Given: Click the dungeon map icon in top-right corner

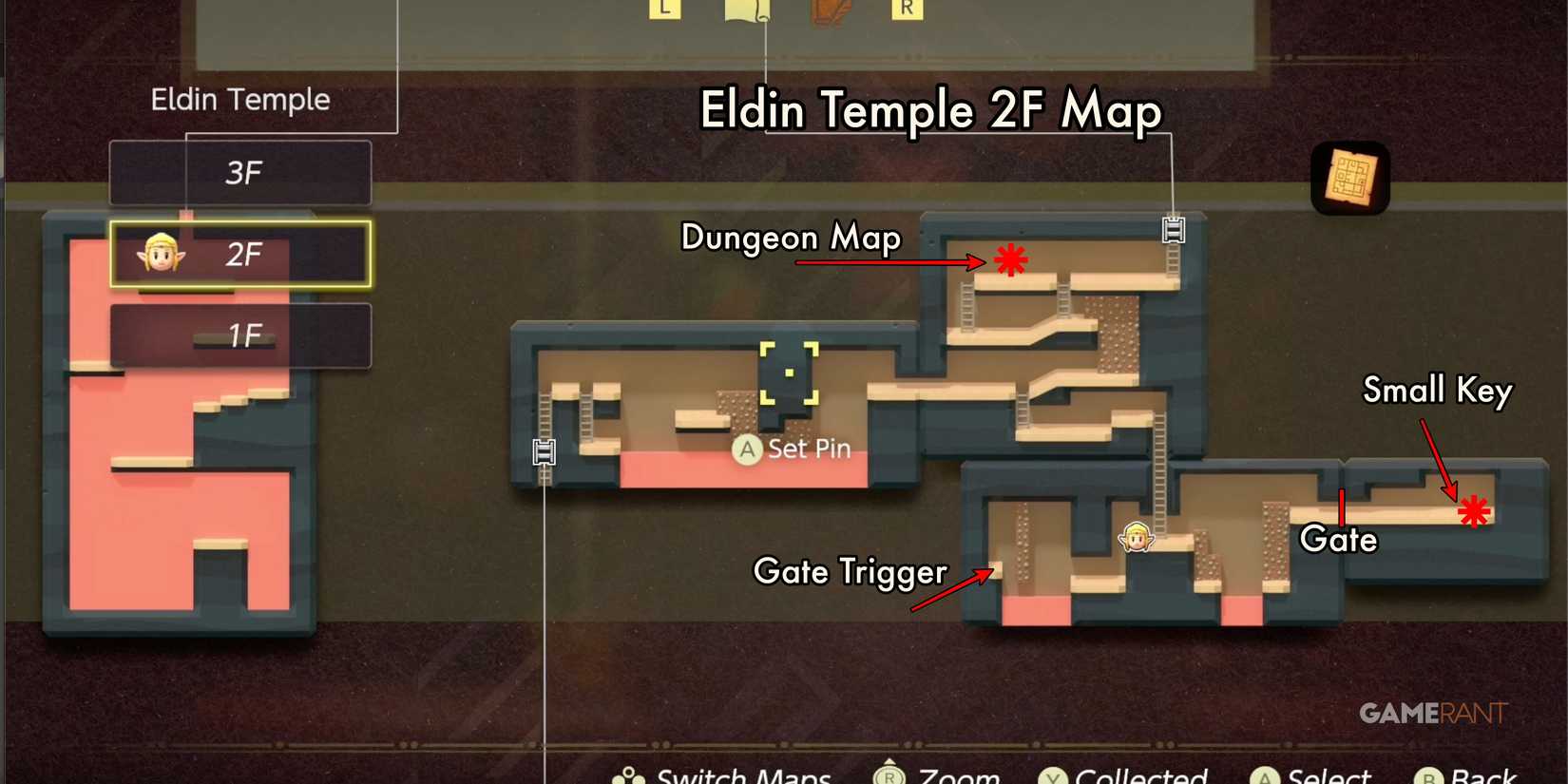Looking at the screenshot, I should click(1349, 177).
